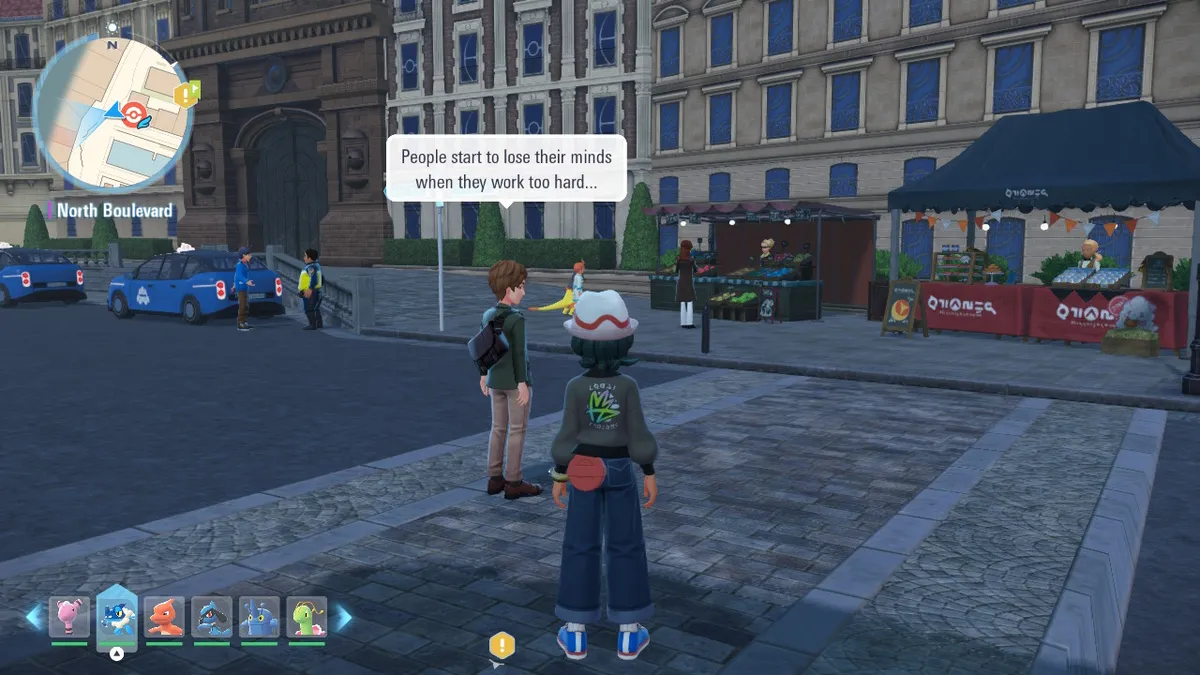Choose the green Meganium party slot
The image size is (1200, 675).
click(x=307, y=617)
